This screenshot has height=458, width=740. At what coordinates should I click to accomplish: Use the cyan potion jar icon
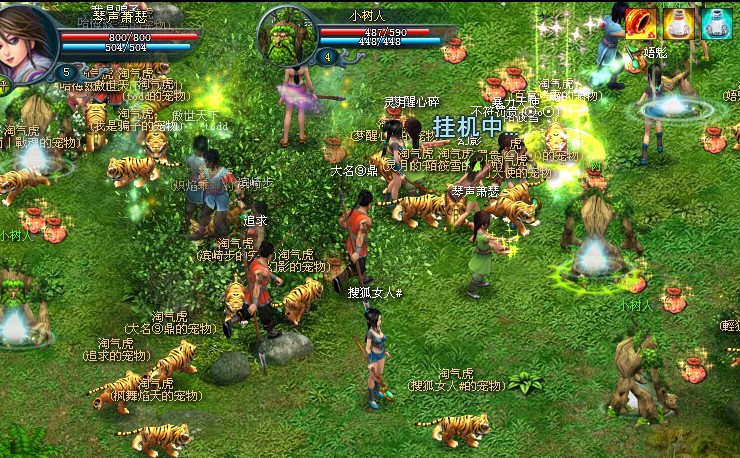tap(716, 23)
